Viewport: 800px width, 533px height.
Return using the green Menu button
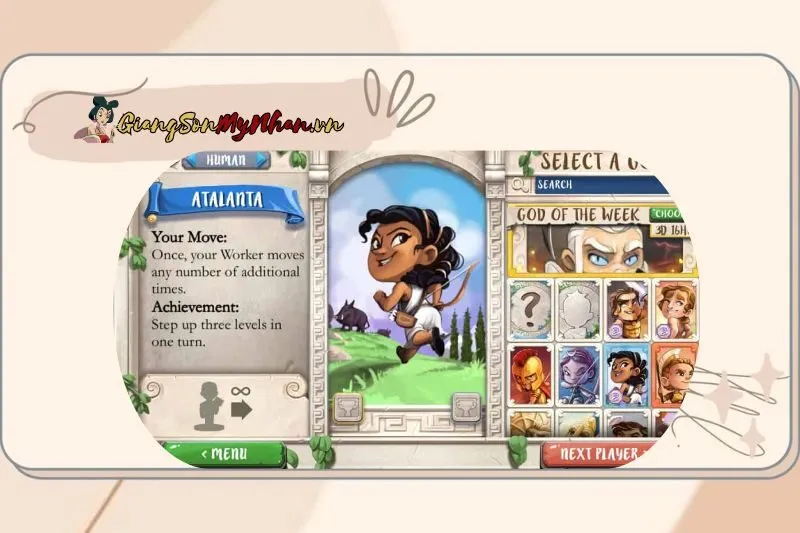tap(222, 455)
